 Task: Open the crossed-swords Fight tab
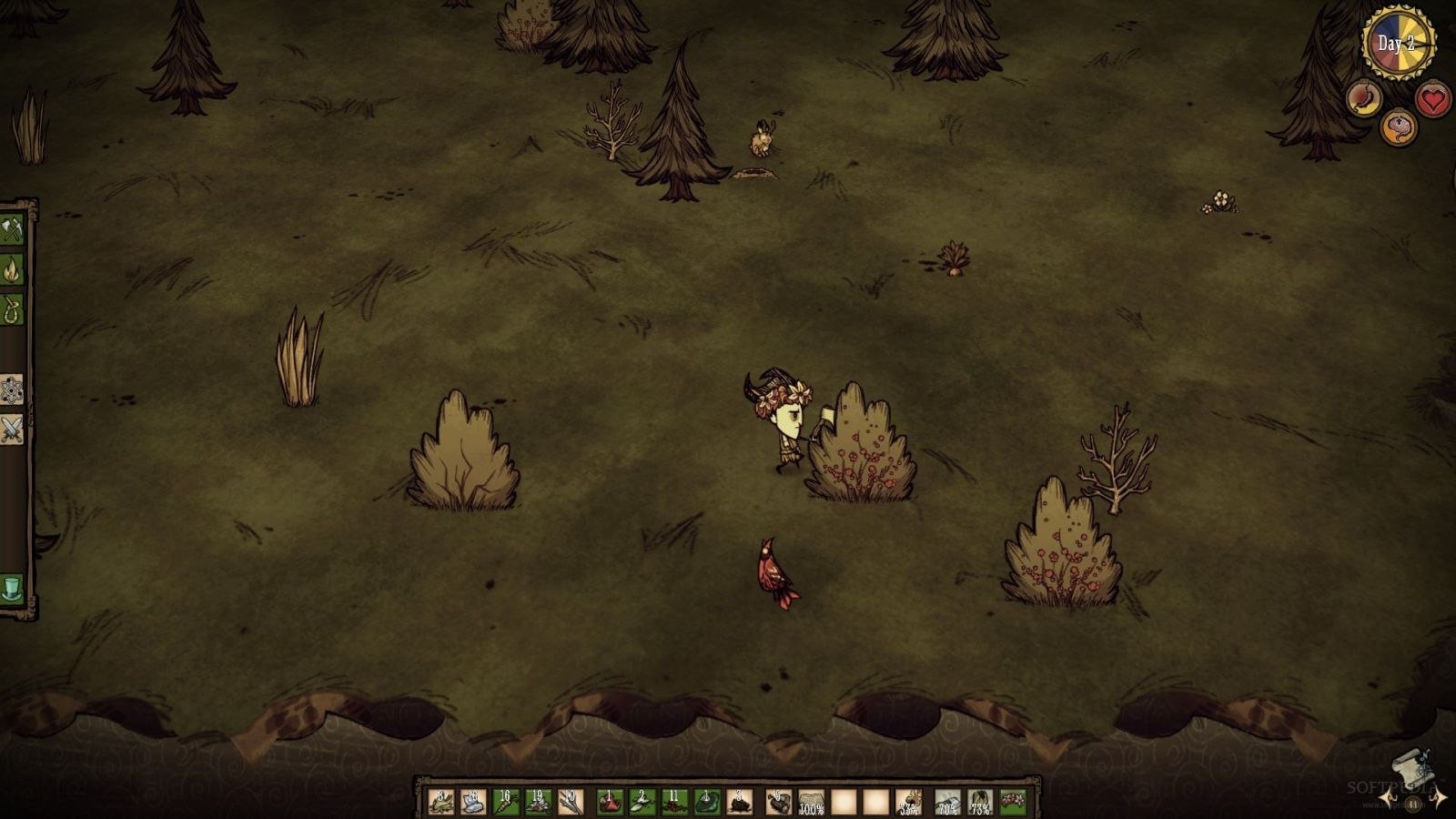pyautogui.click(x=12, y=429)
